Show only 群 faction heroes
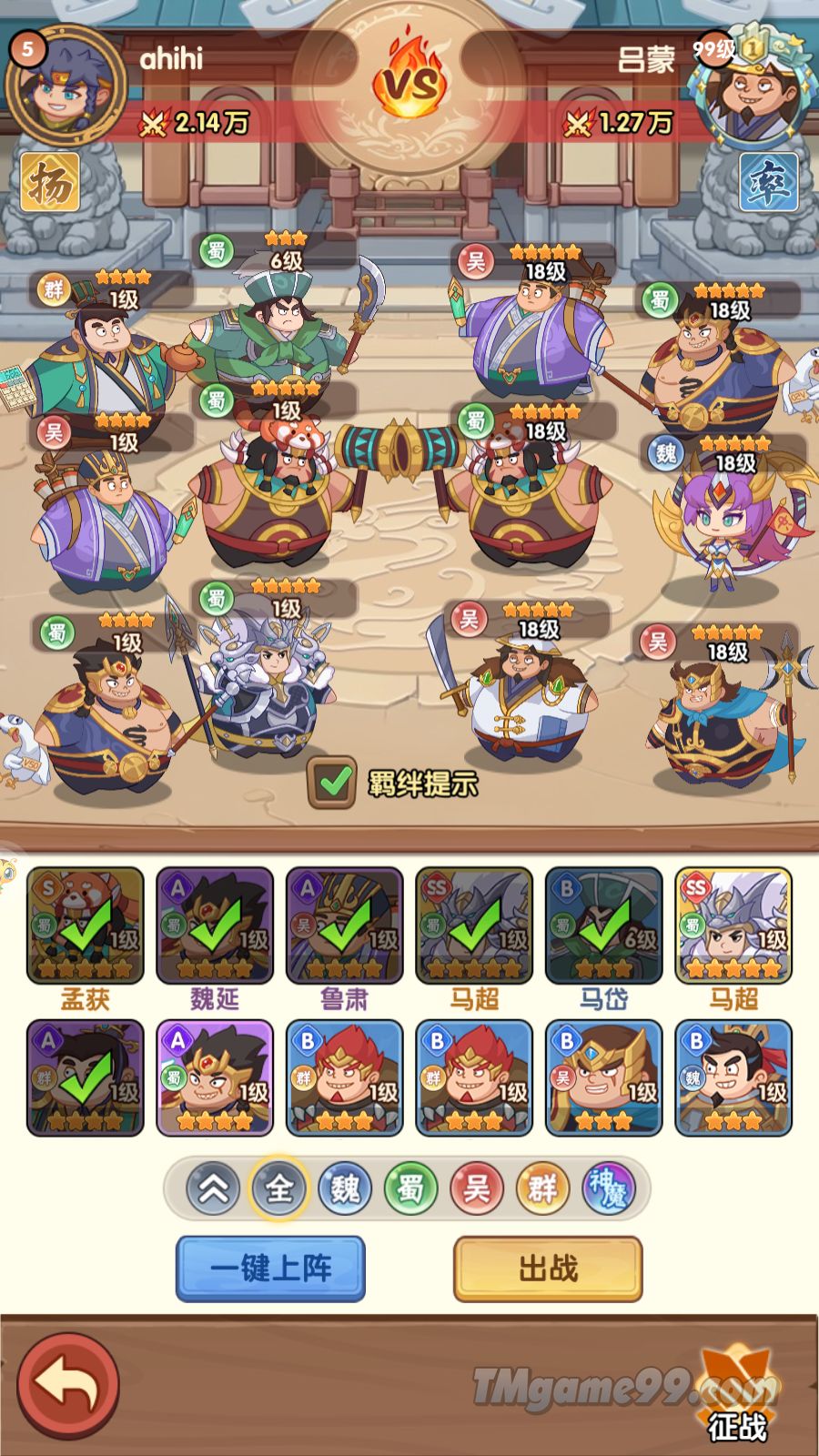The image size is (819, 1456). click(541, 1188)
